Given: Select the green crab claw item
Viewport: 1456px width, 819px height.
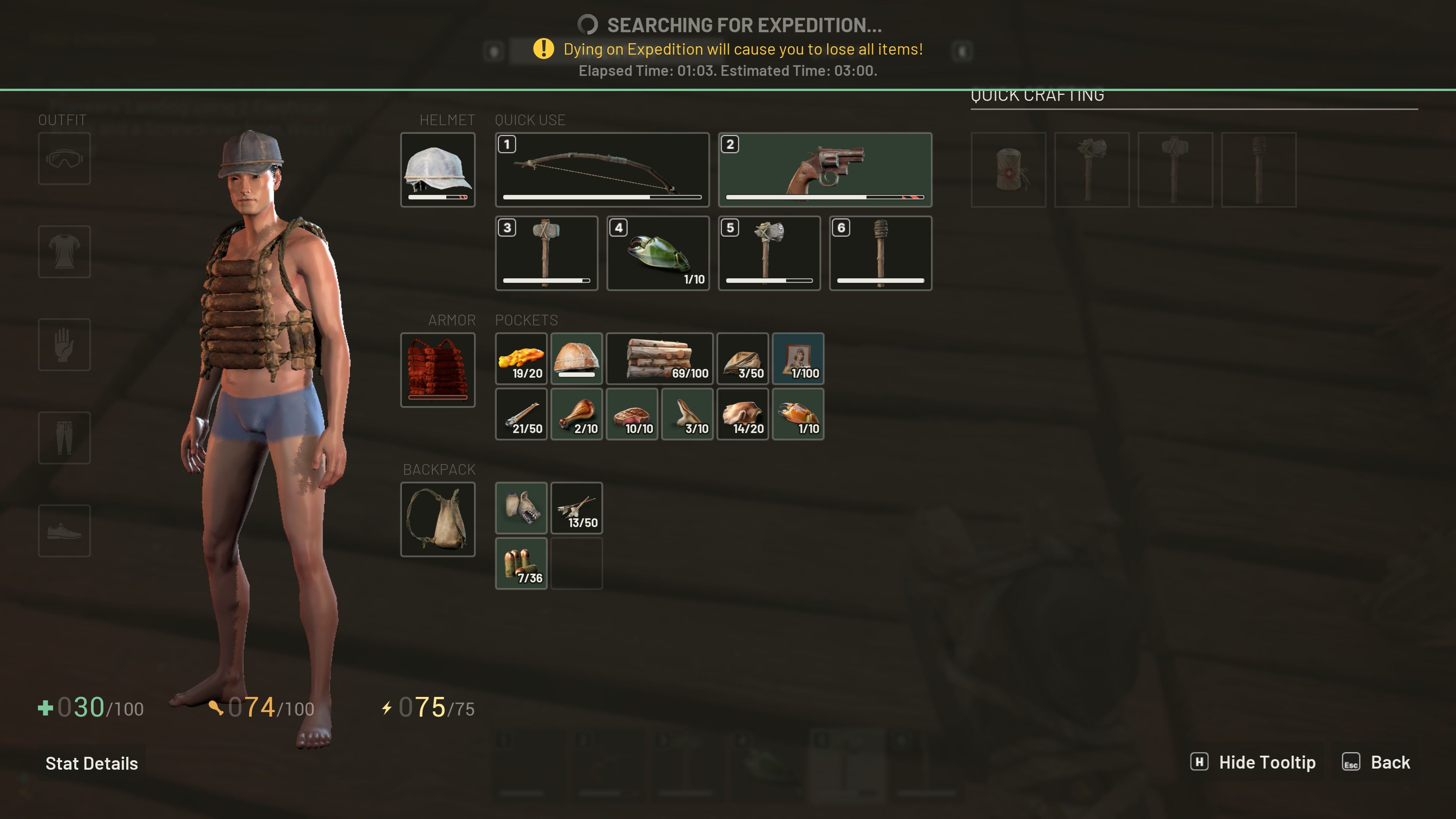Looking at the screenshot, I should pos(658,253).
